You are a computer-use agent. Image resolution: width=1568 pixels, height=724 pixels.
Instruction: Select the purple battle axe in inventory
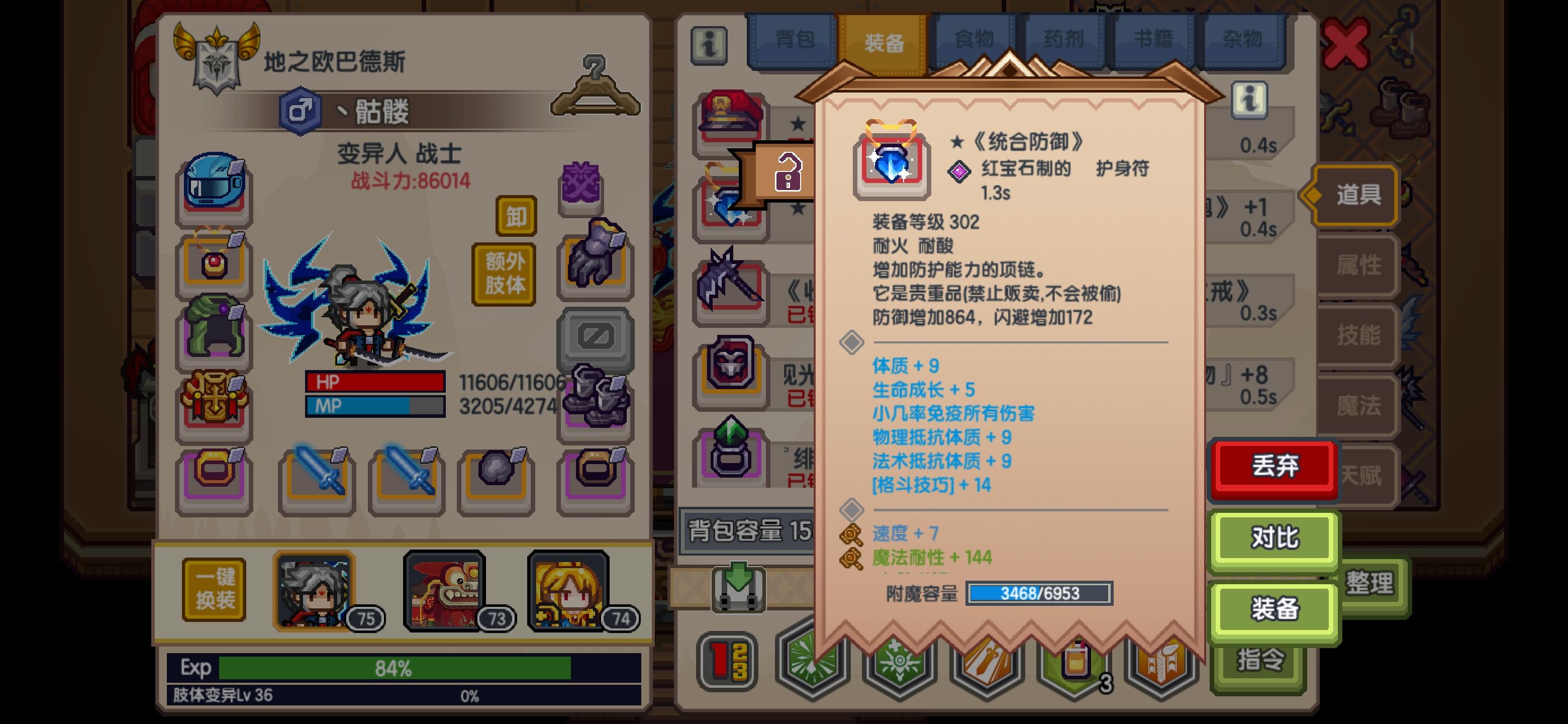coord(732,286)
